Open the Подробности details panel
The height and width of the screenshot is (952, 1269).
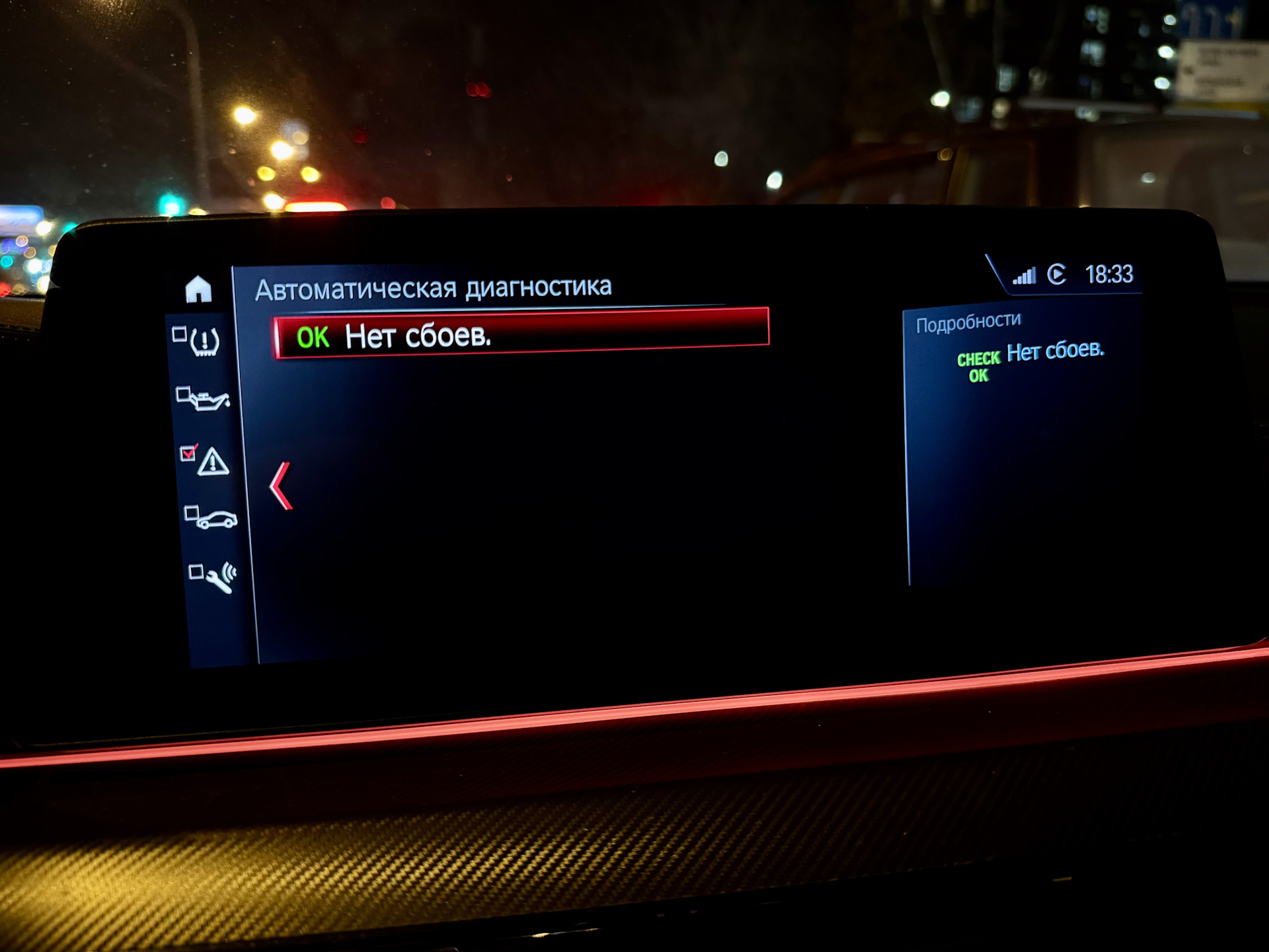point(968,322)
